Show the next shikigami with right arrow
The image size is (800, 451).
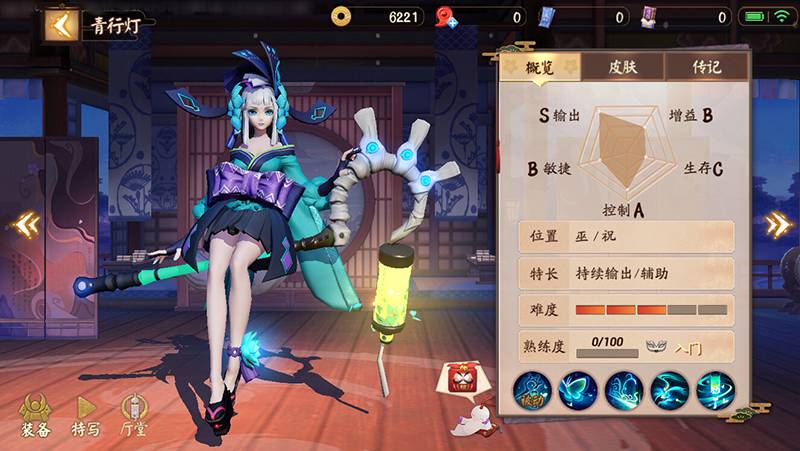point(778,224)
